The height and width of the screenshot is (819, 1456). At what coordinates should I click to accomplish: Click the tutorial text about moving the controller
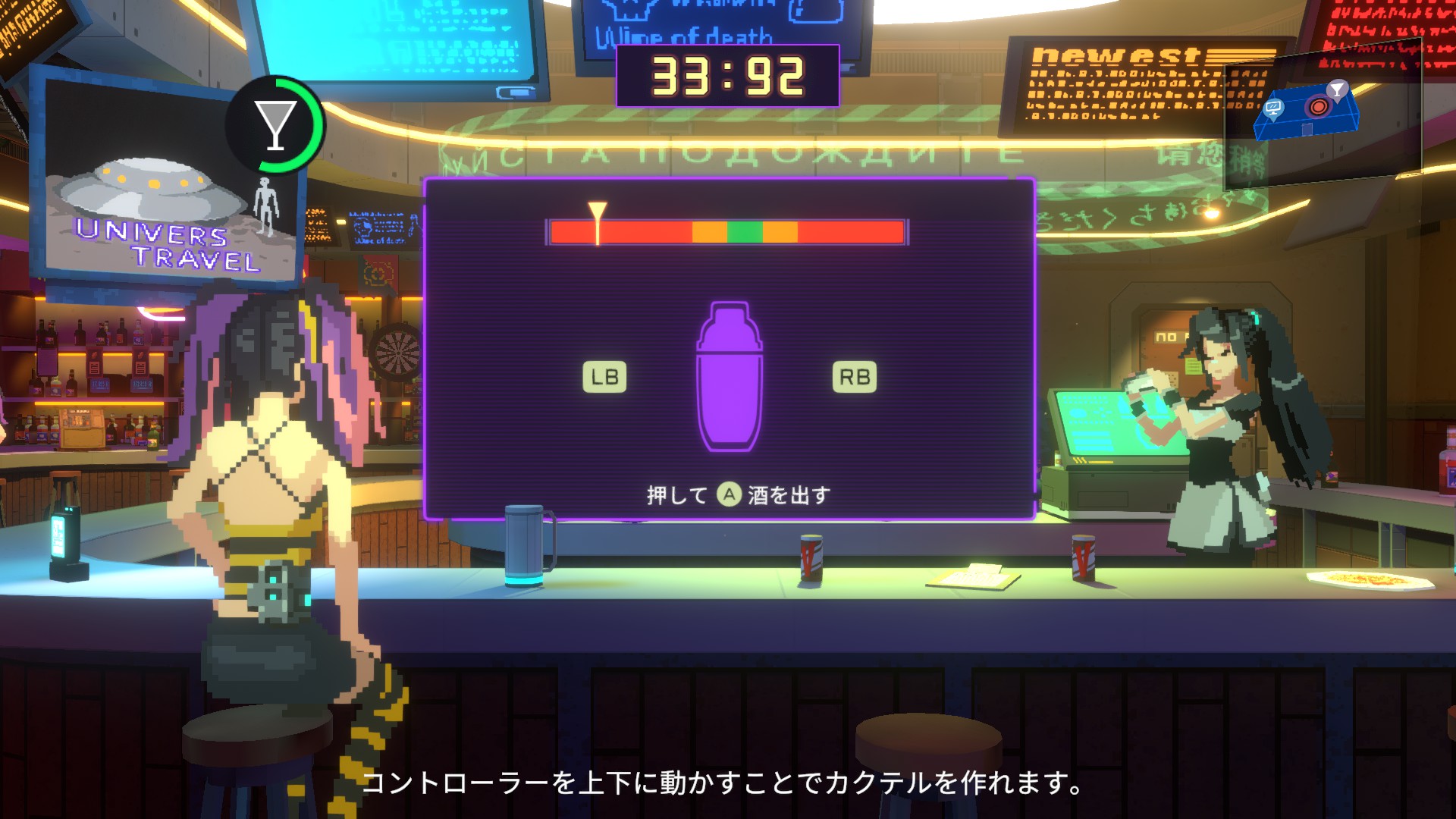pyautogui.click(x=724, y=784)
